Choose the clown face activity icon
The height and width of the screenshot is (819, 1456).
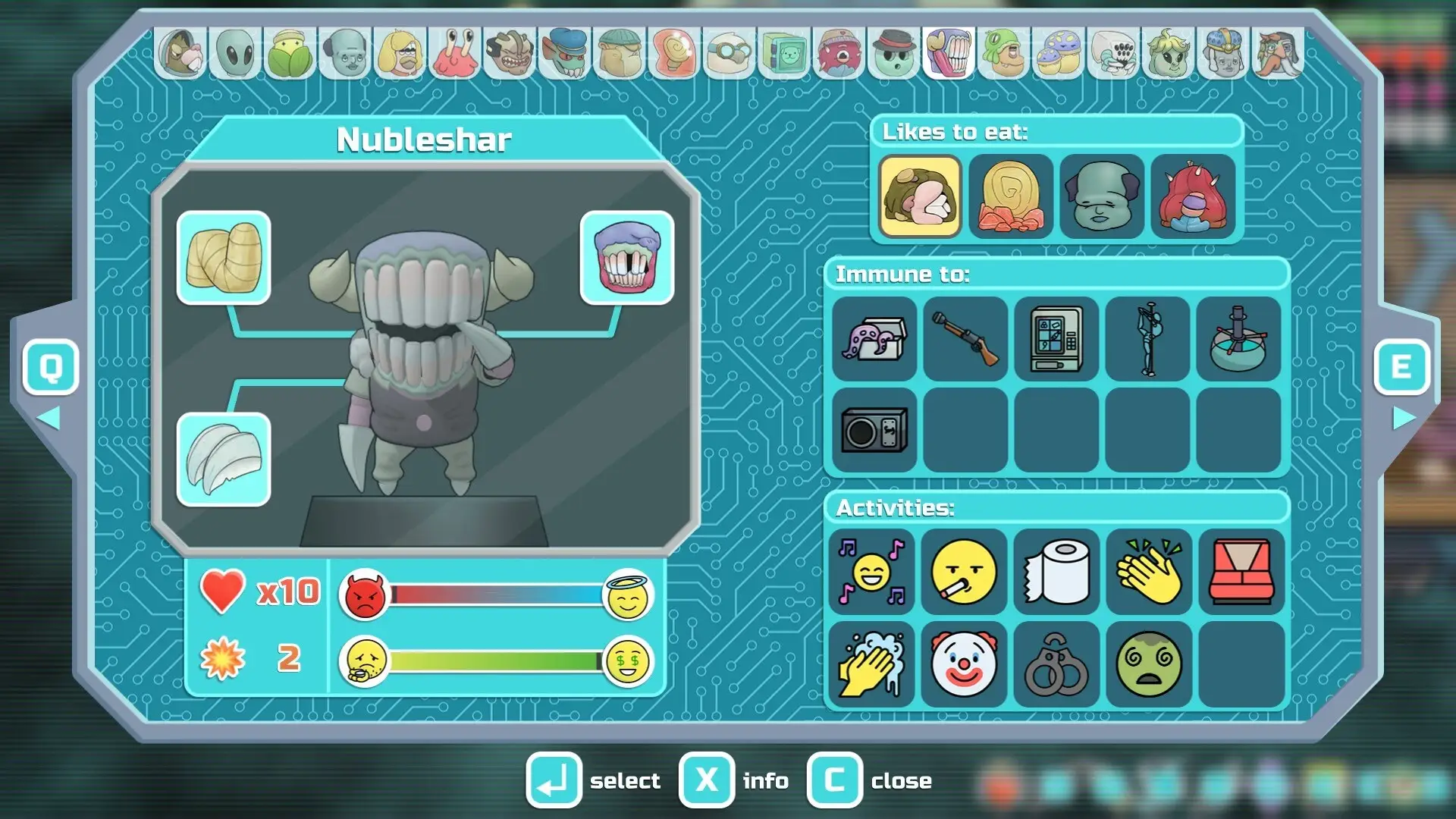tap(964, 664)
